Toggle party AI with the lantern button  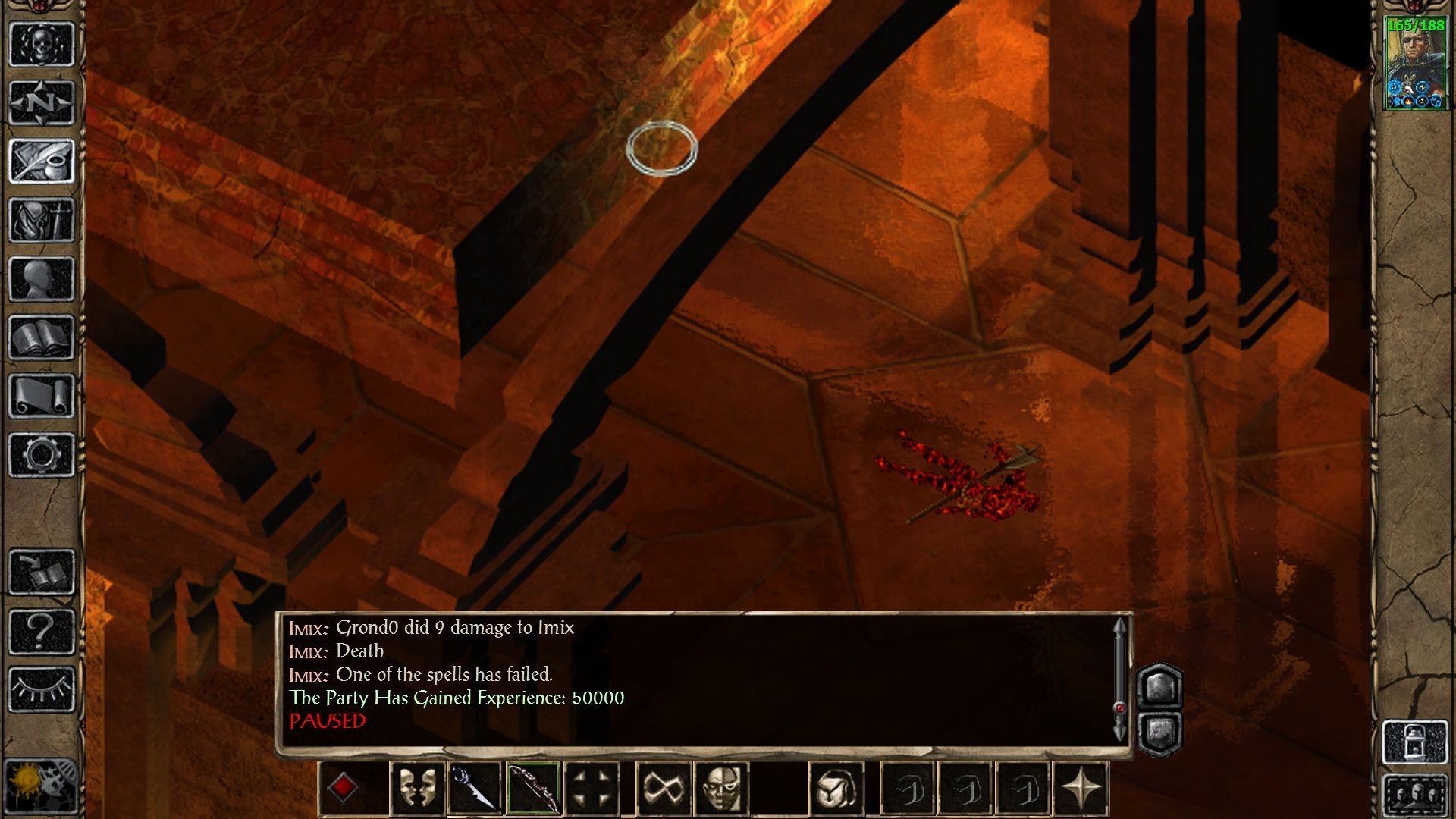pyautogui.click(x=1415, y=741)
